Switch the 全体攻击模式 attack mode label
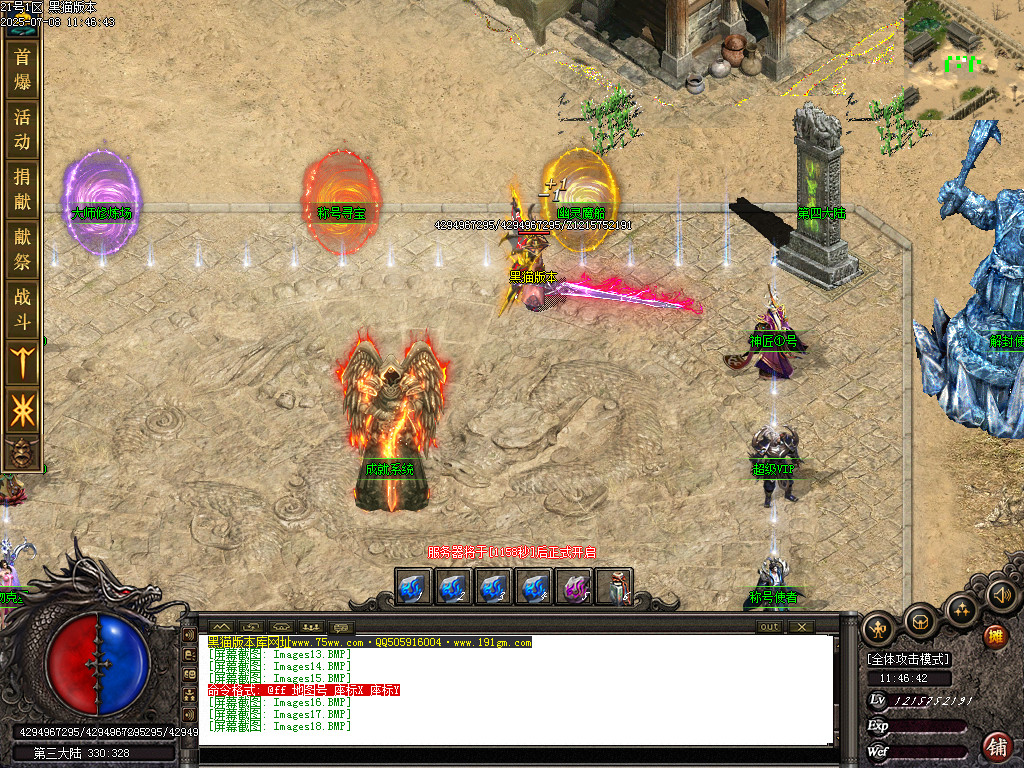 909,659
